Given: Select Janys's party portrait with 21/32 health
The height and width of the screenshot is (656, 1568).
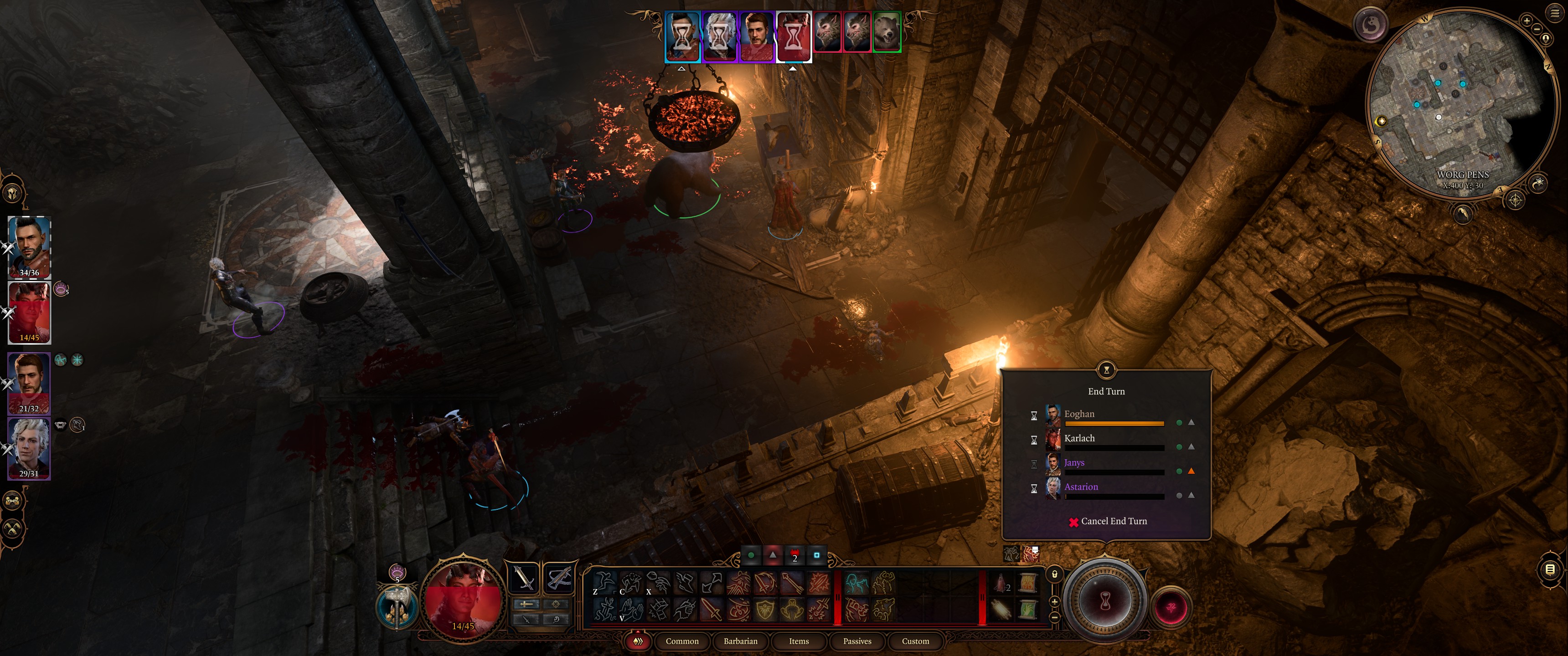Looking at the screenshot, I should pyautogui.click(x=29, y=383).
